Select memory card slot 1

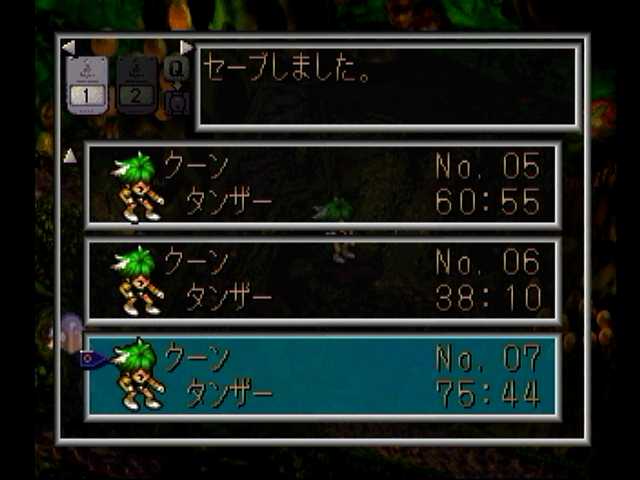coord(87,83)
